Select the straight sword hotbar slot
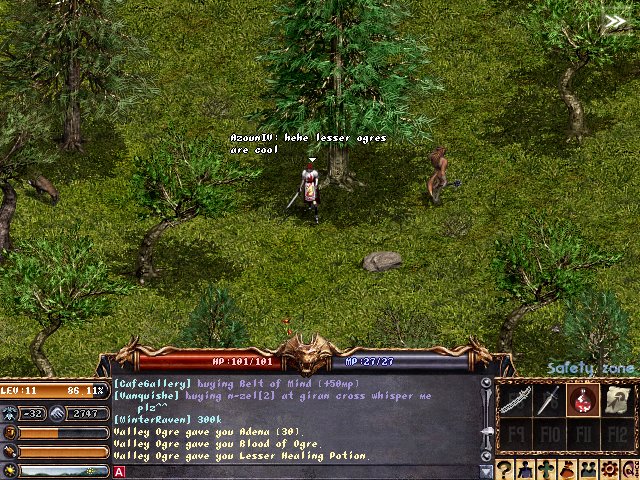Screen dimensions: 640x480 [x=549, y=400]
